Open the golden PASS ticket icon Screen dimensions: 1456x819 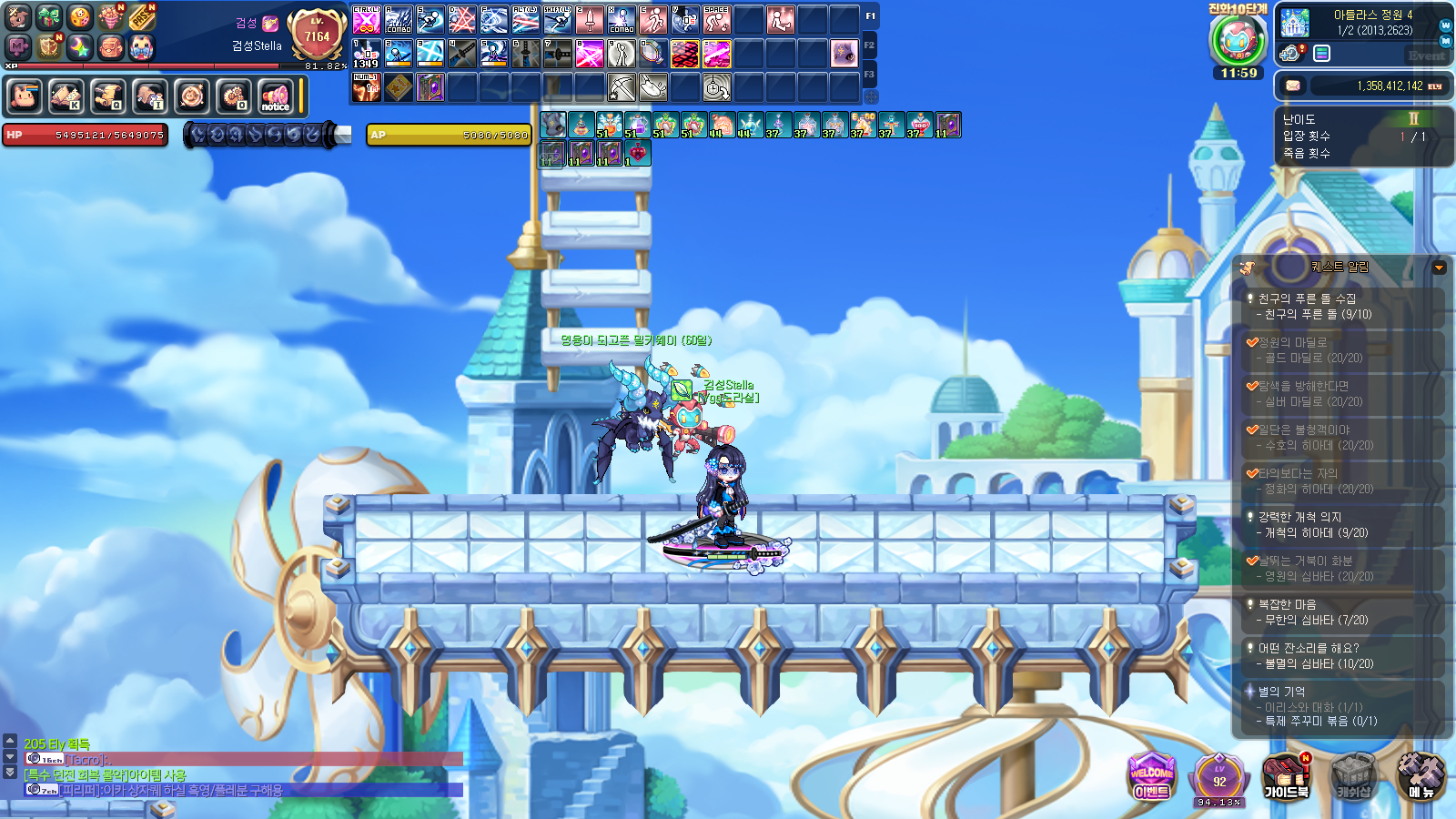pos(141,16)
